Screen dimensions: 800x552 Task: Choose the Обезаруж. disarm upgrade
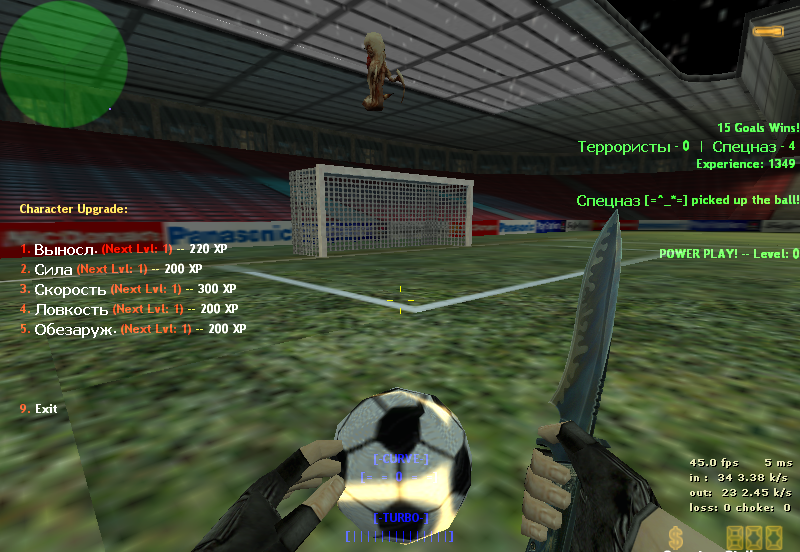[x=75, y=329]
